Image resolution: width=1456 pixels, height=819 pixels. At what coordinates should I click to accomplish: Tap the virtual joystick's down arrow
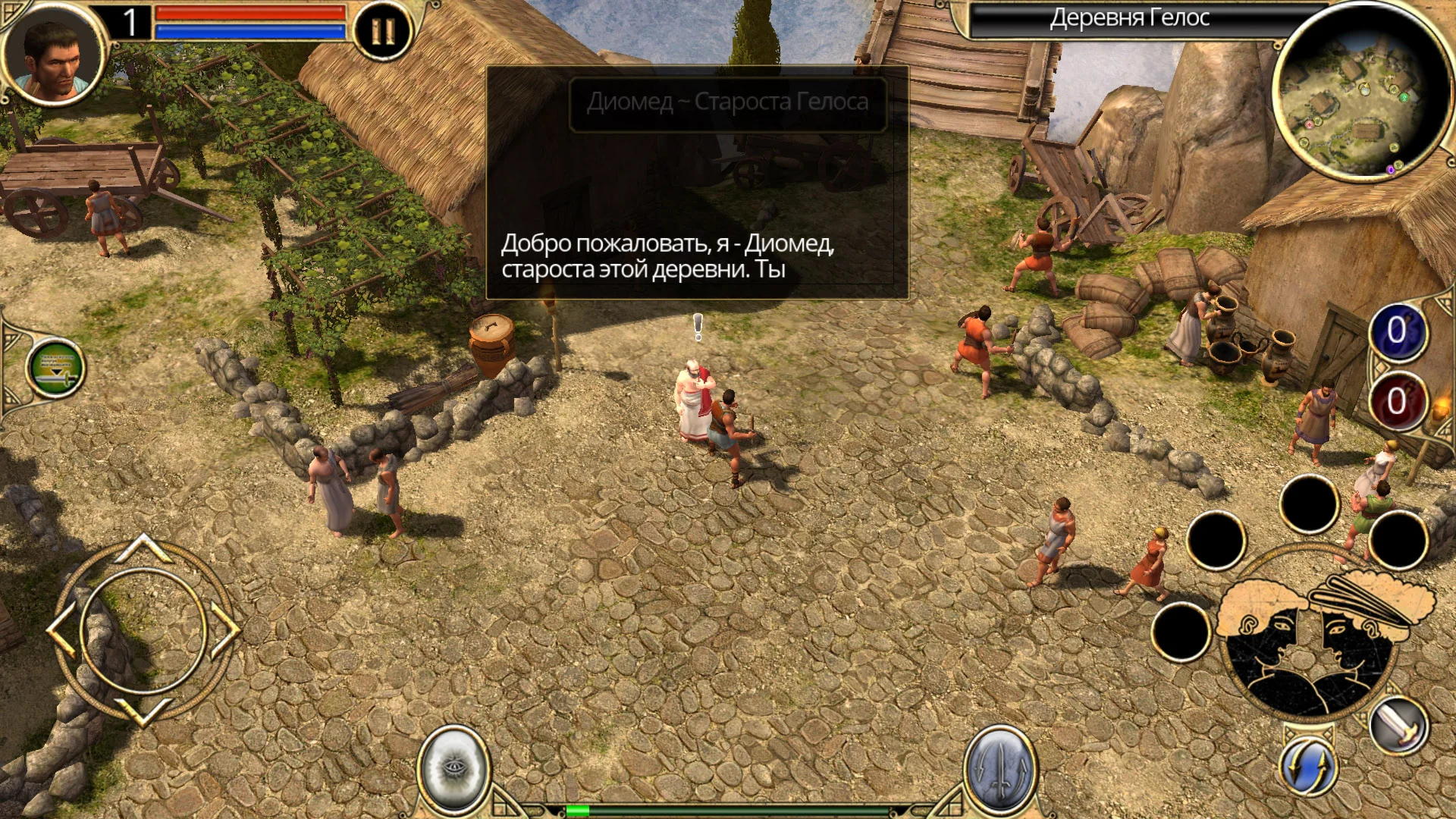pyautogui.click(x=143, y=711)
